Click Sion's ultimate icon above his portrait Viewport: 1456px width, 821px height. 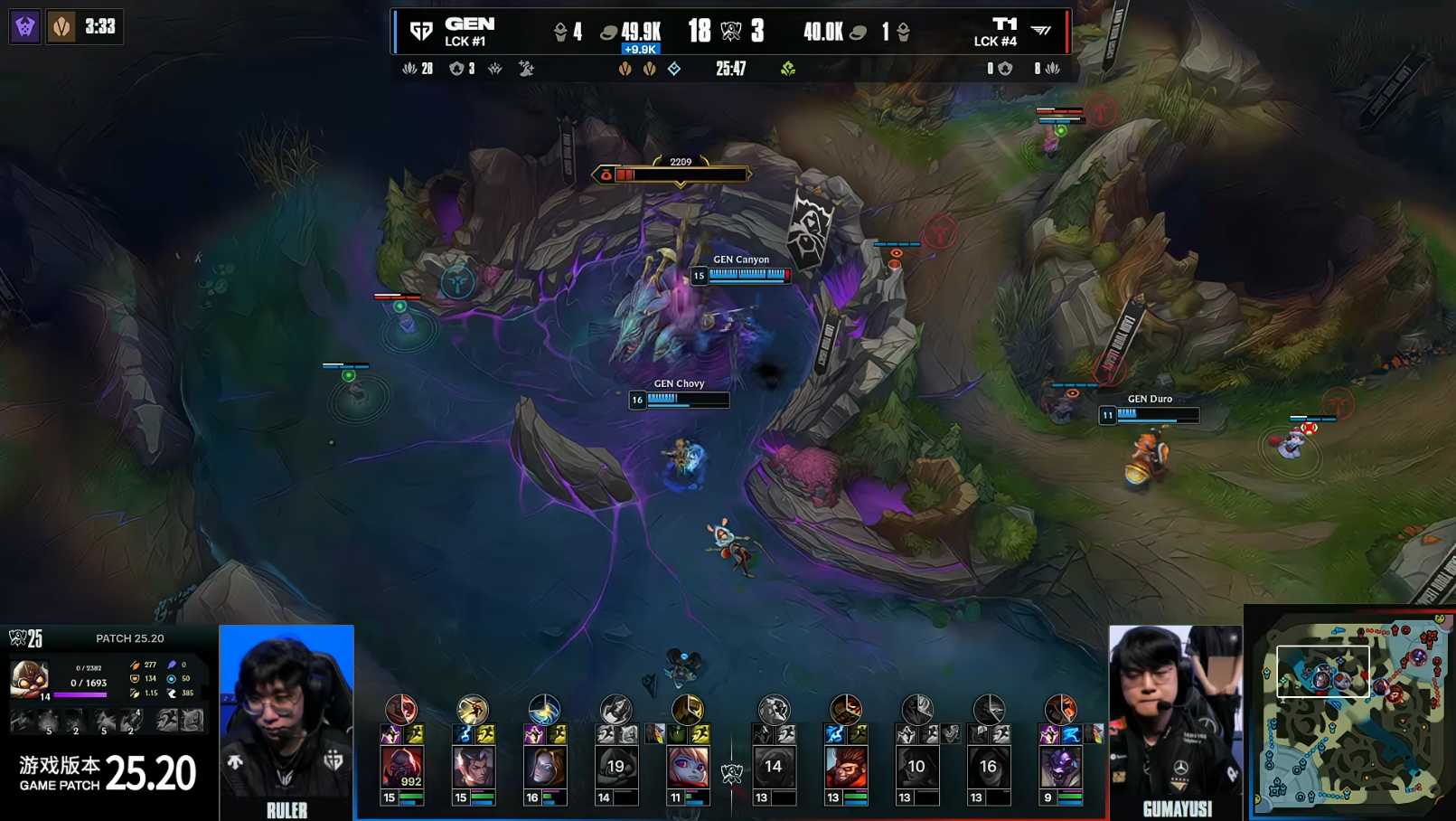[401, 710]
